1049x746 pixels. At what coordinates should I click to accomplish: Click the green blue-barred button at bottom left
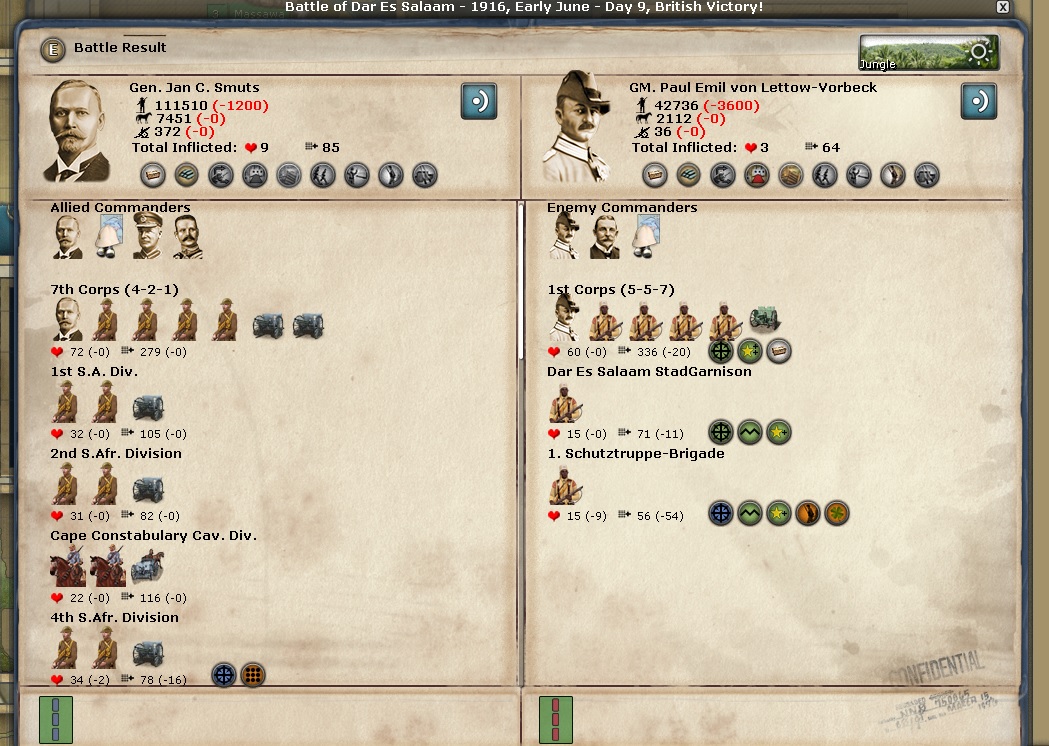pyautogui.click(x=56, y=719)
